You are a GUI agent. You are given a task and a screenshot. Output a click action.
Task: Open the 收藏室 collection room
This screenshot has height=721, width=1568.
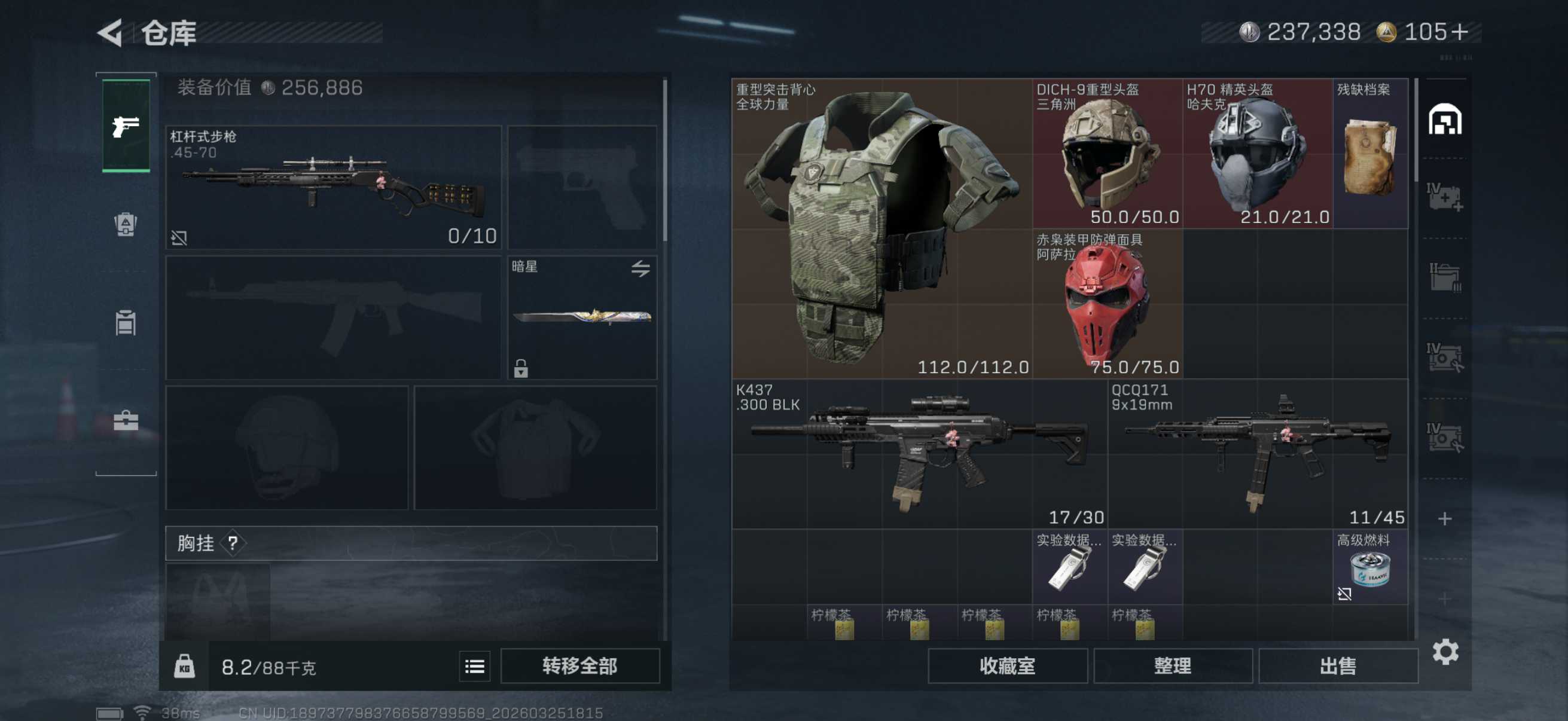click(x=1007, y=665)
